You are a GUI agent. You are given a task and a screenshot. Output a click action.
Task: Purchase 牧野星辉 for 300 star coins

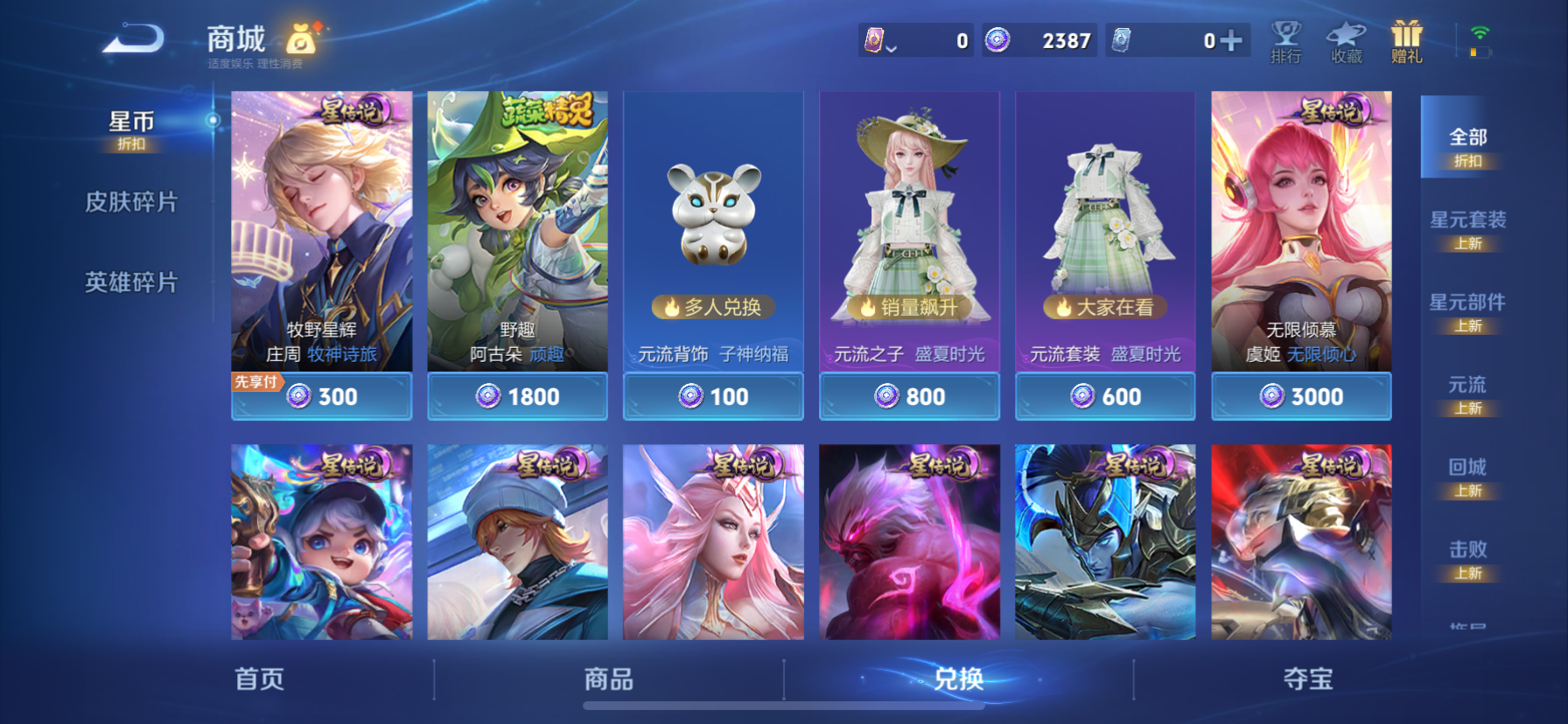coord(320,395)
